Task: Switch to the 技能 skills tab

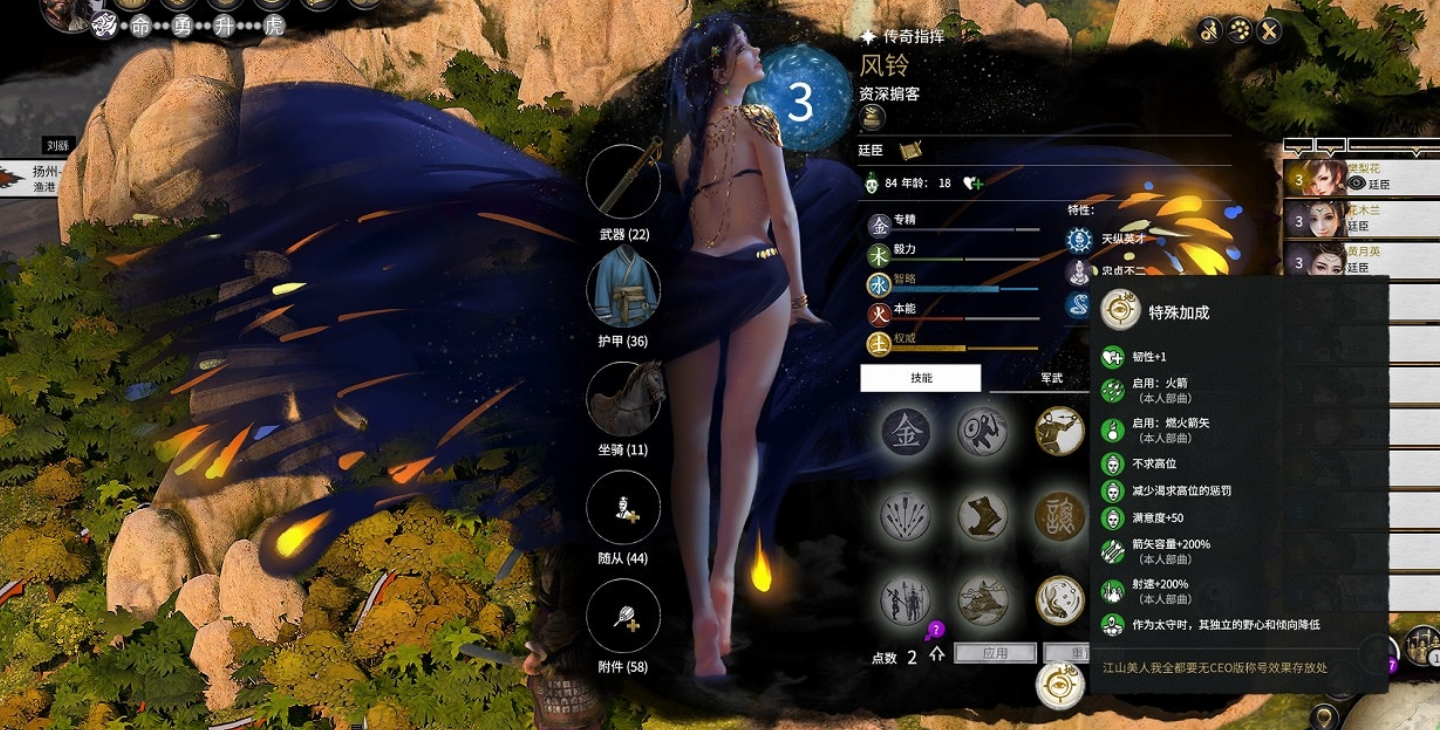Action: click(x=920, y=378)
